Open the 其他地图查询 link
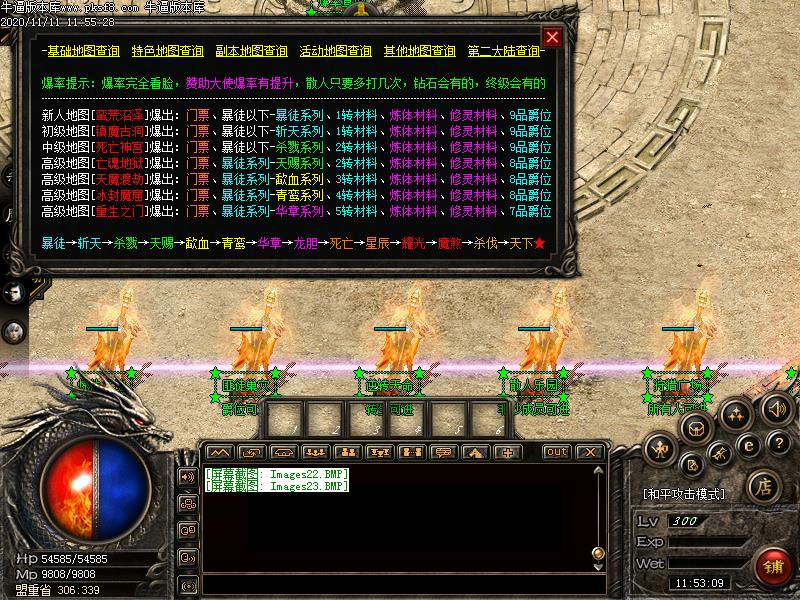 coord(419,51)
